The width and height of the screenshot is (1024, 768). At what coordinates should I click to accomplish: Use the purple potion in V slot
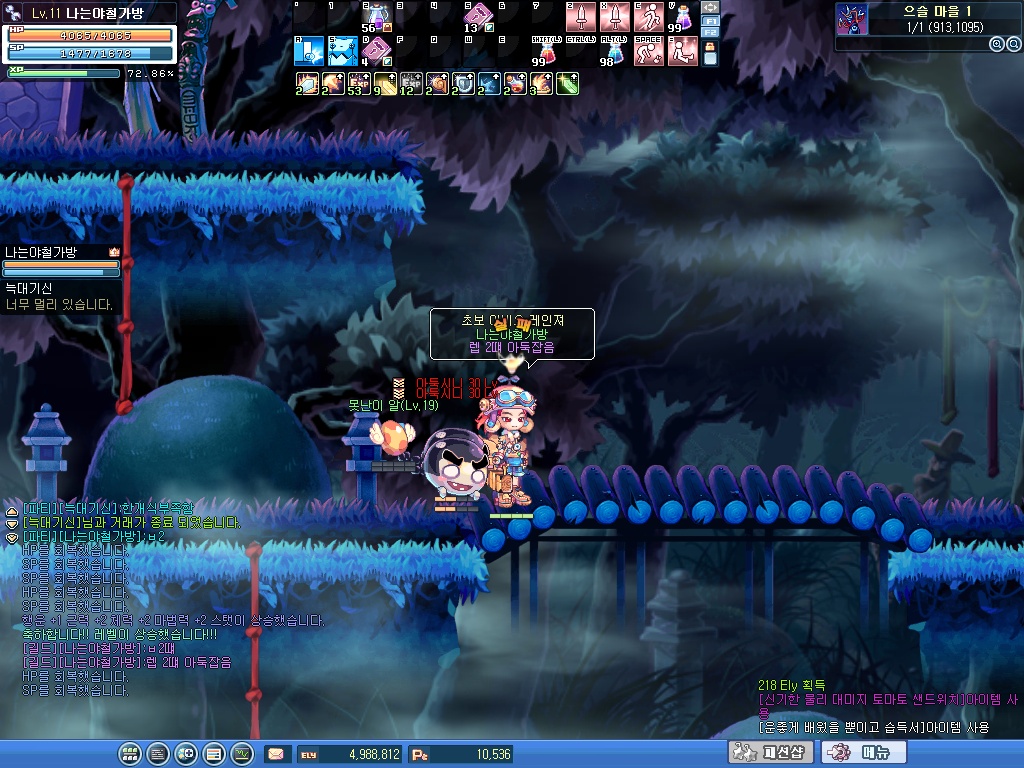(683, 17)
